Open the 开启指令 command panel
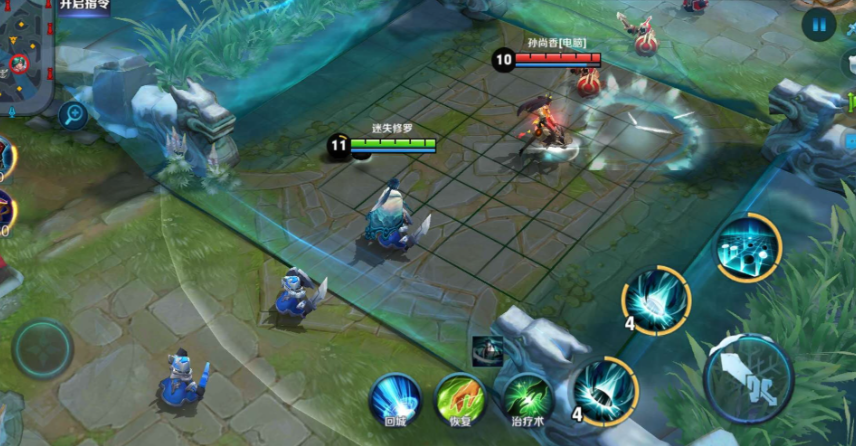 [x=84, y=6]
